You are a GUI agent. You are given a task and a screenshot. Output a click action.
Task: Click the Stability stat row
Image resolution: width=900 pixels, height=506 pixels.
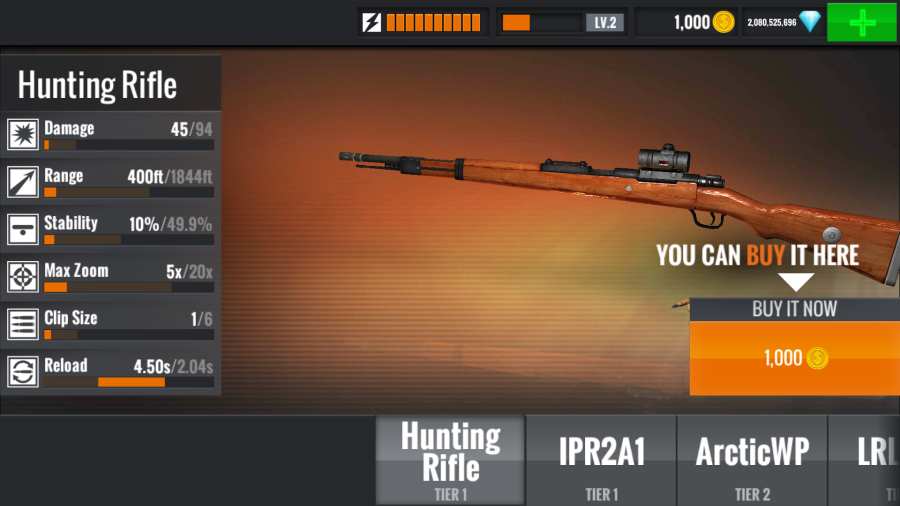click(x=110, y=228)
